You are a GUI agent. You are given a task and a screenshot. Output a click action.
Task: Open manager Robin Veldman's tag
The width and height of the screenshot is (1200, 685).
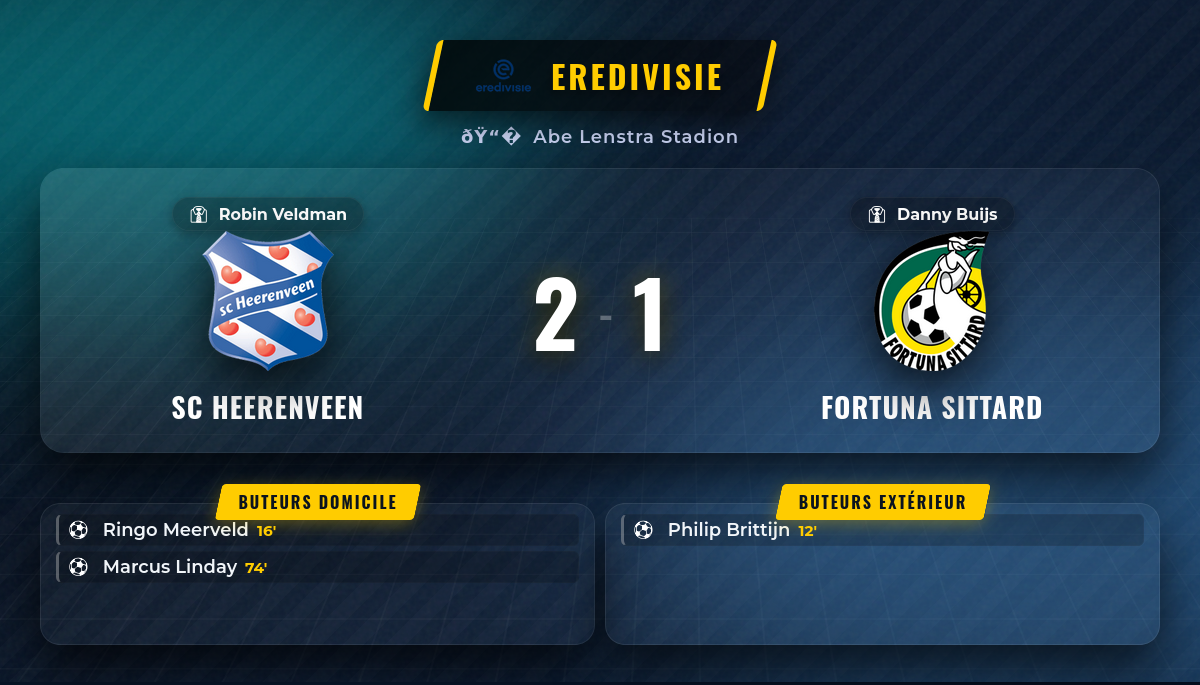tap(268, 214)
